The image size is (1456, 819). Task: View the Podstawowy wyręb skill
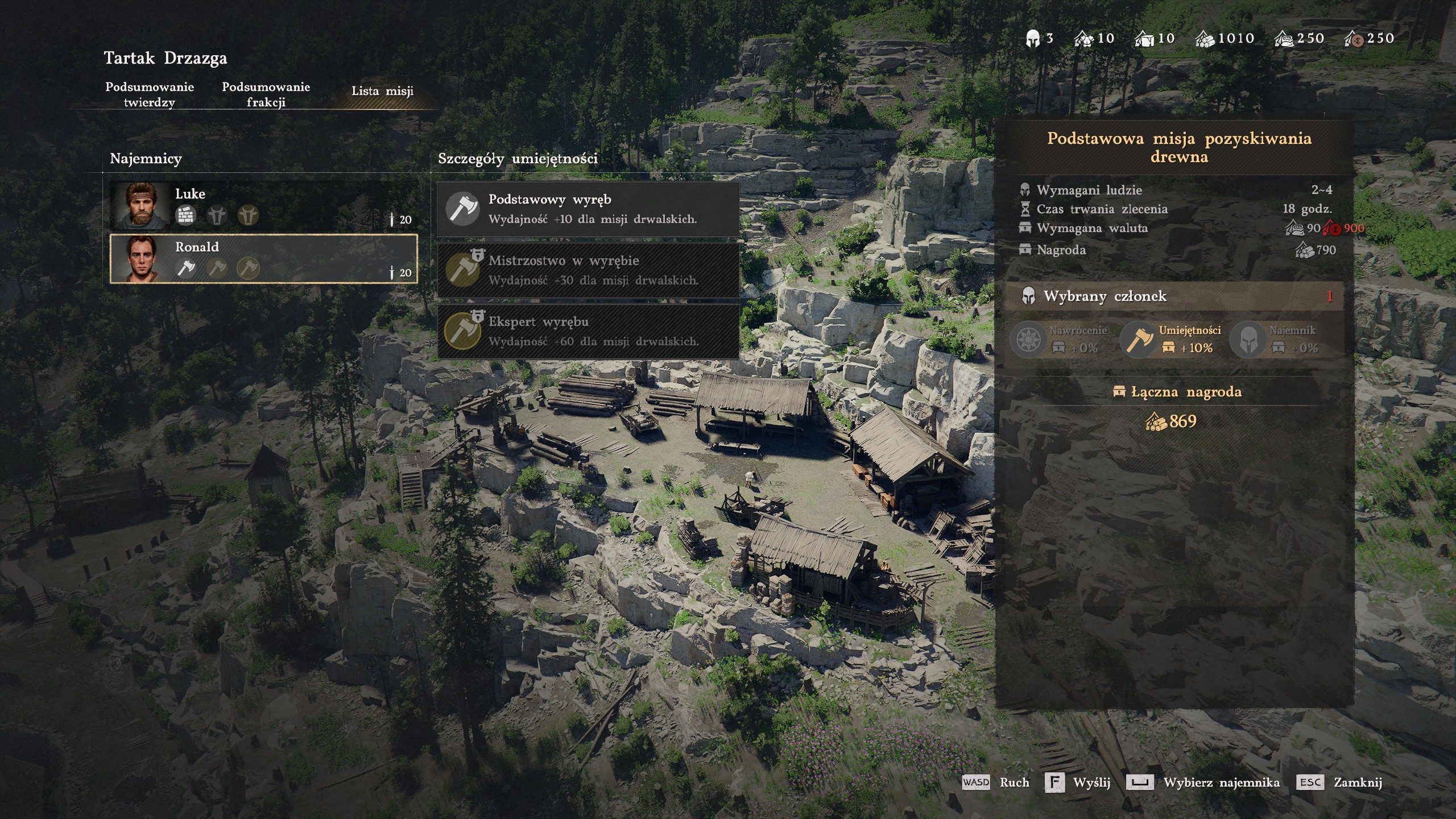588,209
